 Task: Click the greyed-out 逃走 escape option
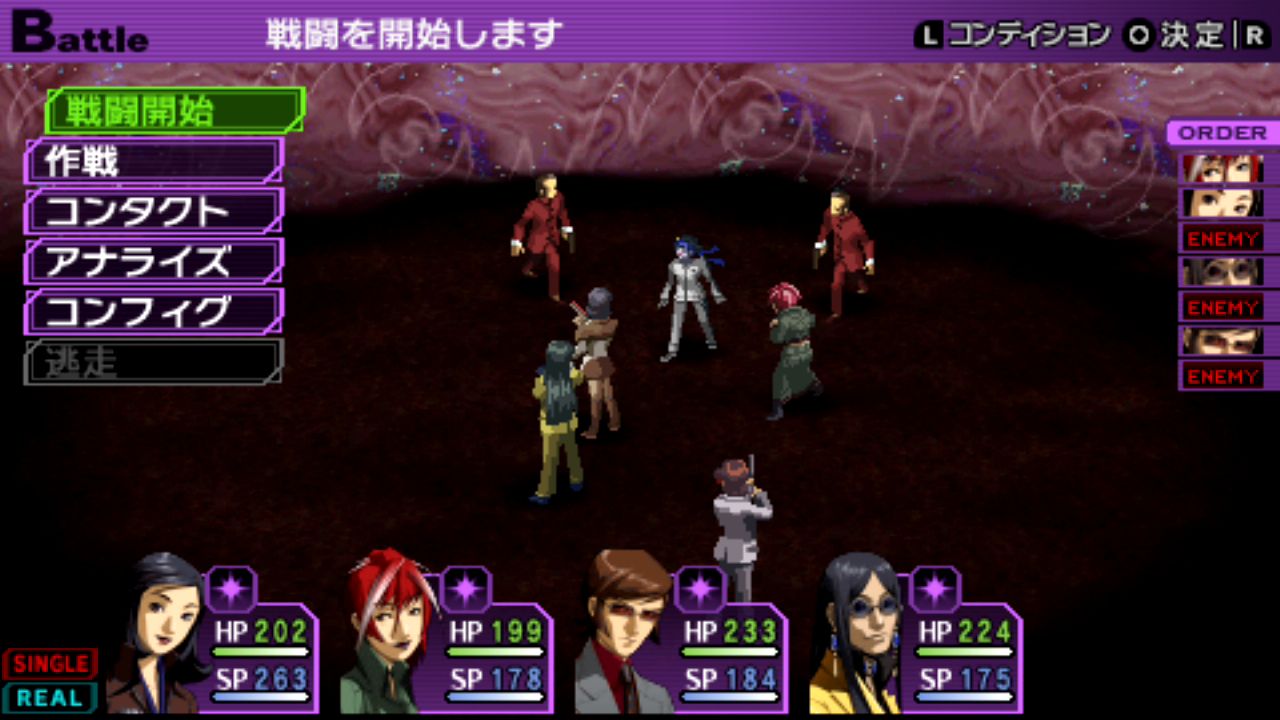click(154, 361)
